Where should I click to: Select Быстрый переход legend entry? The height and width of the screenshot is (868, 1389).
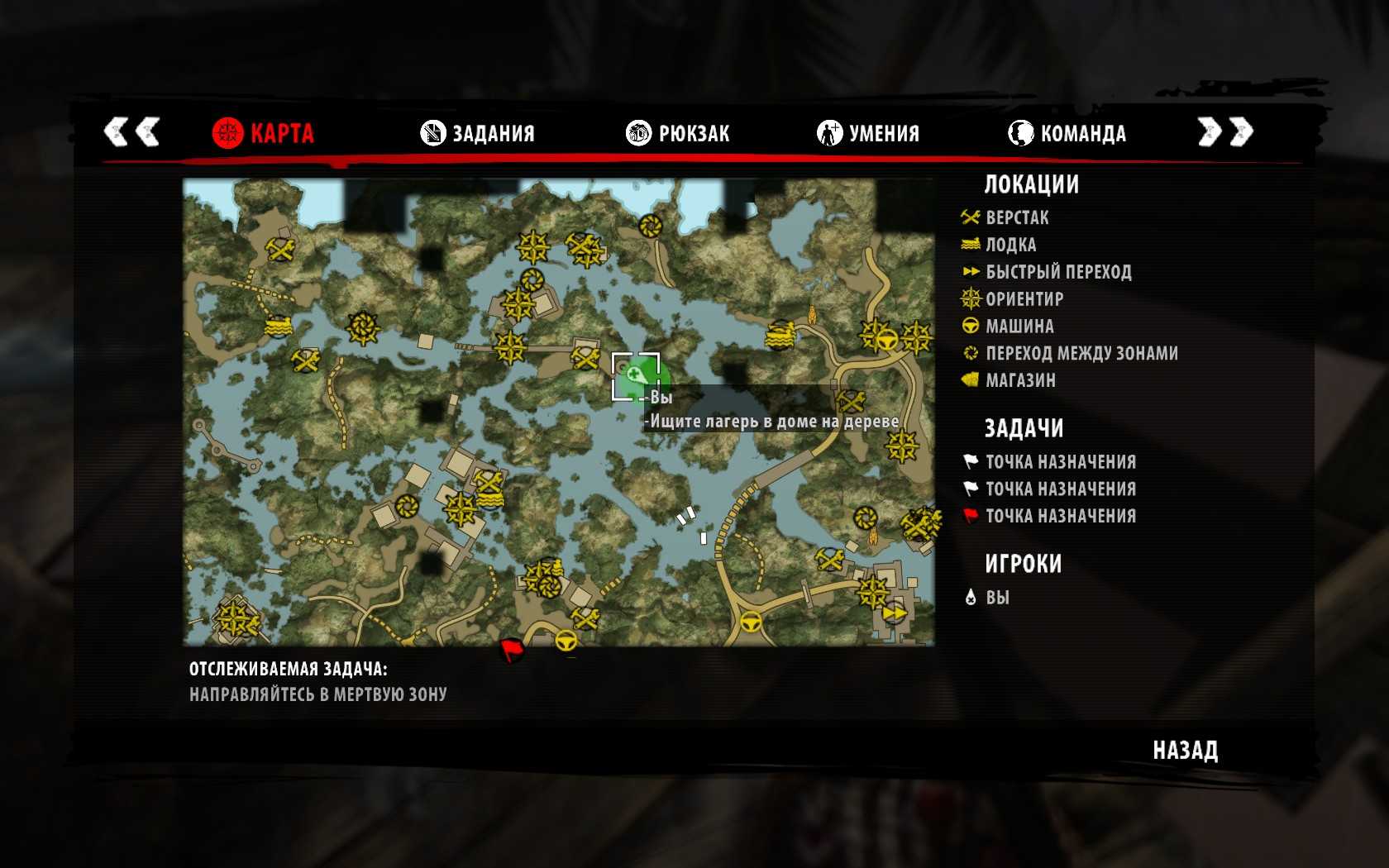pyautogui.click(x=1057, y=272)
